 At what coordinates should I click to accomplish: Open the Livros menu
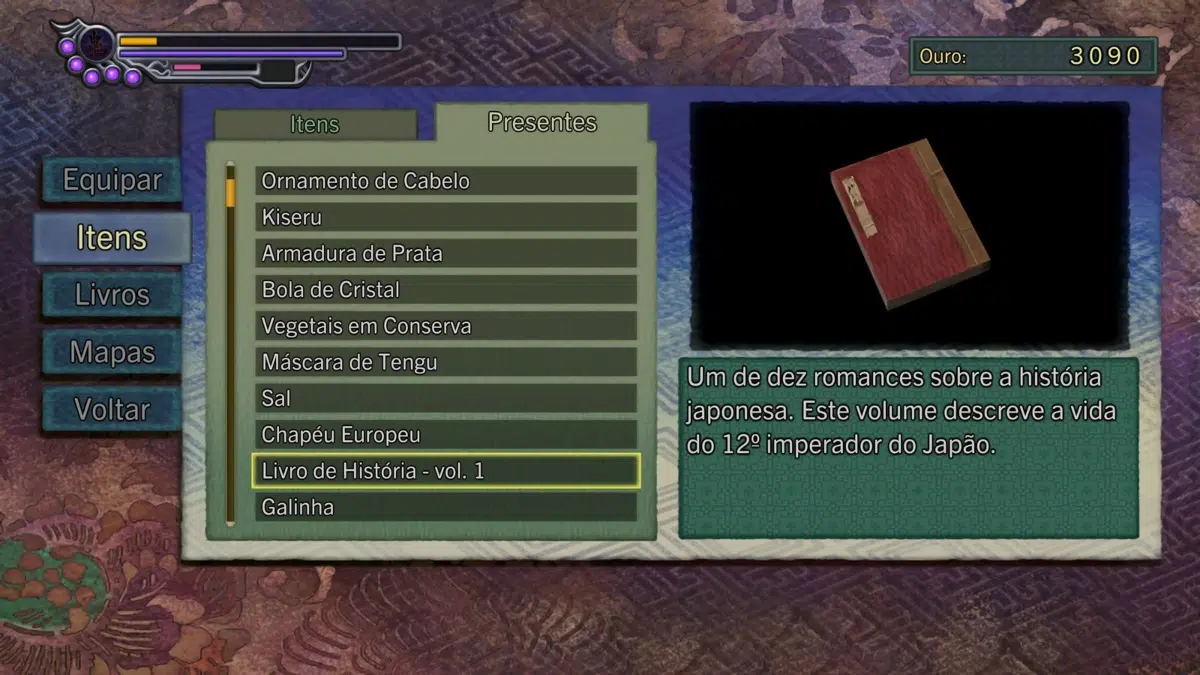(x=111, y=295)
